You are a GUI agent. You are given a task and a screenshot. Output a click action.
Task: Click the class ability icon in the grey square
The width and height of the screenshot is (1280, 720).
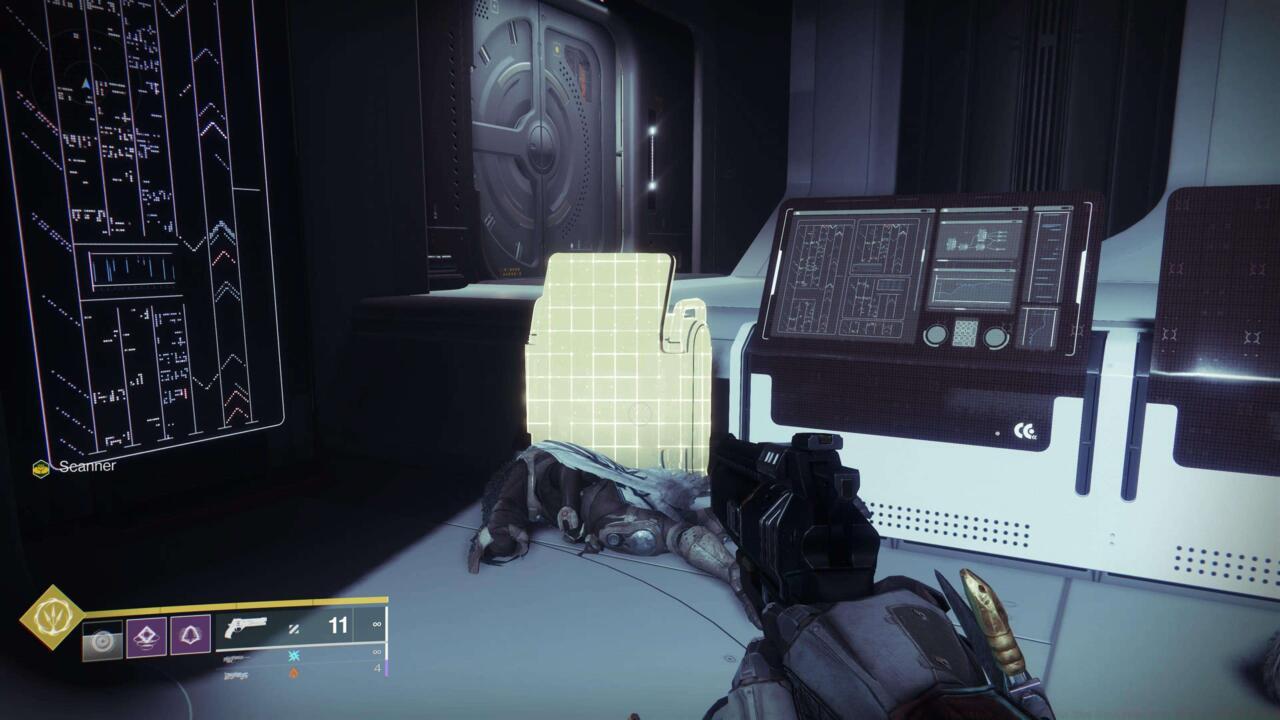click(103, 638)
